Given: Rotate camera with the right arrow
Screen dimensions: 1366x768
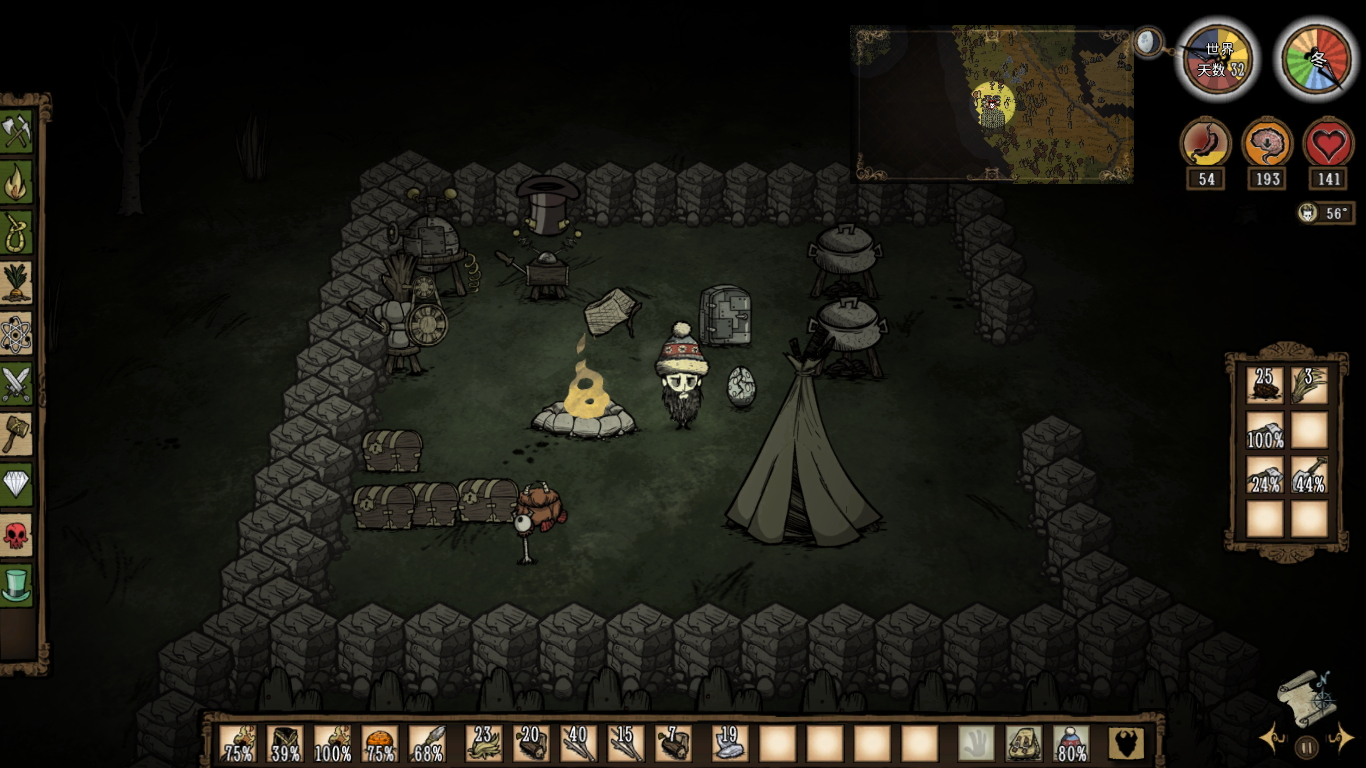Looking at the screenshot, I should (1340, 740).
